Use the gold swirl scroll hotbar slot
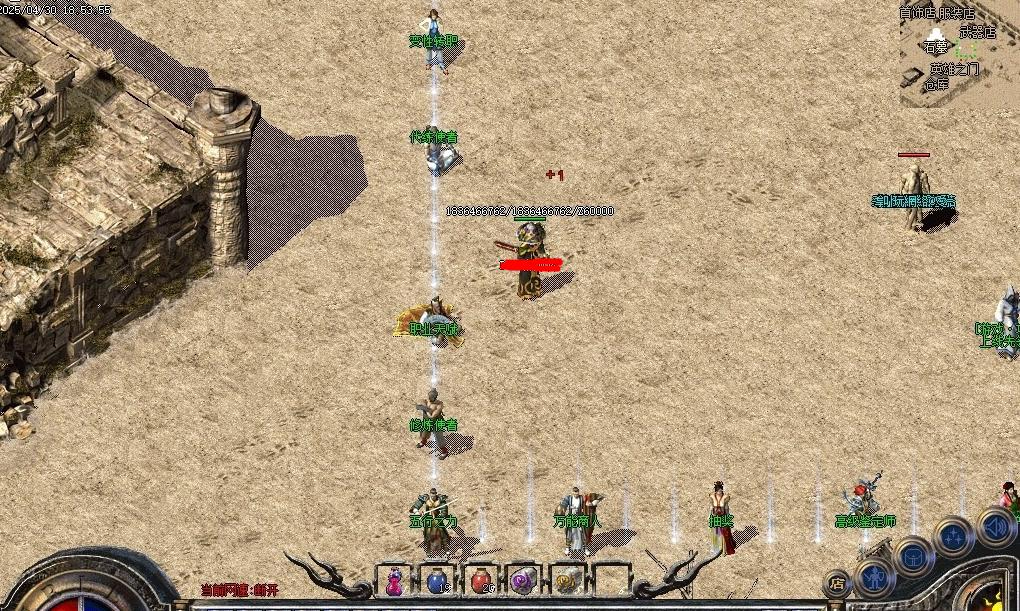The width and height of the screenshot is (1020, 611). pos(566,581)
